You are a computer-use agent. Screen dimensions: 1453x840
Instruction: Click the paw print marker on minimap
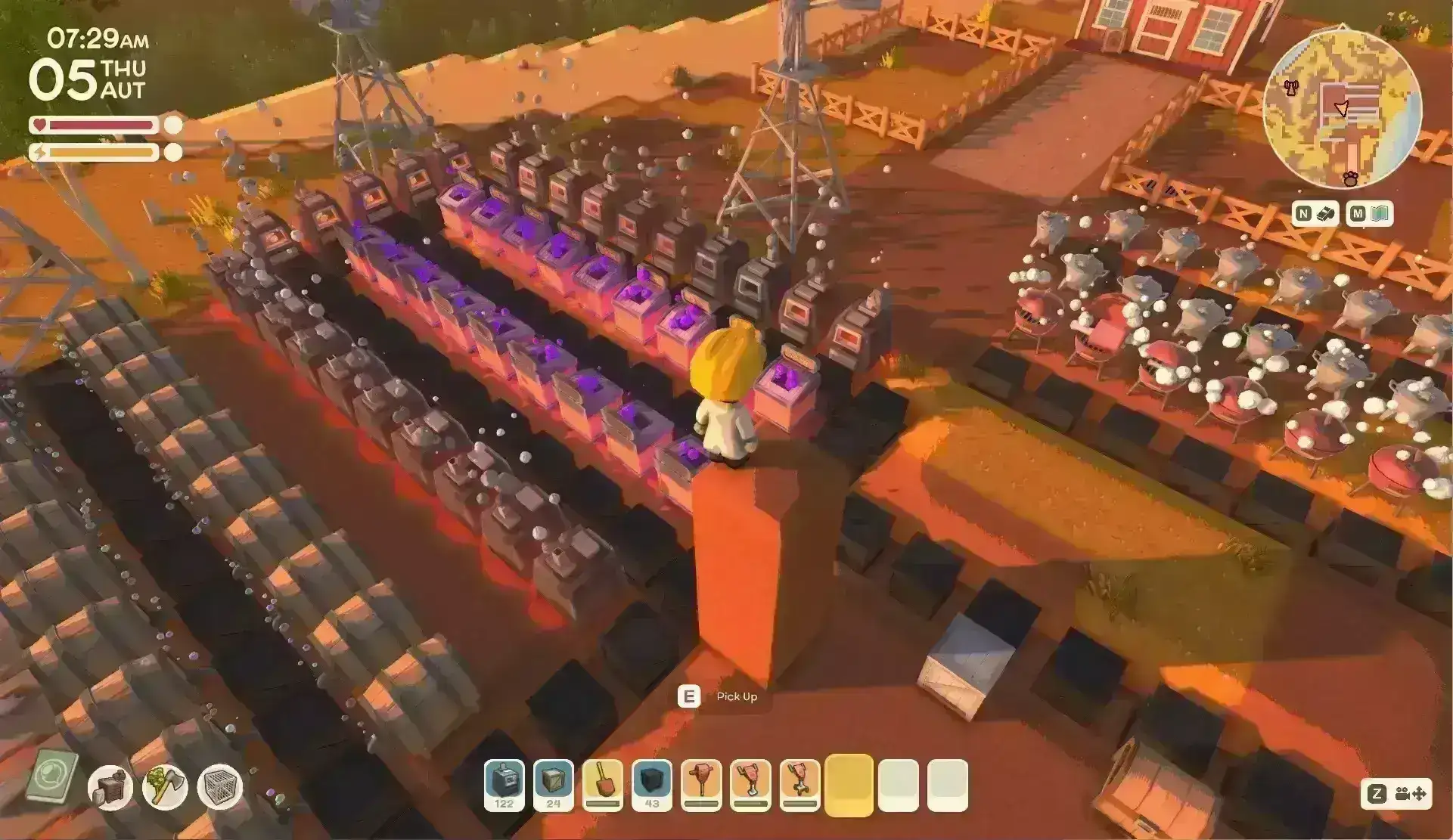click(x=1350, y=178)
